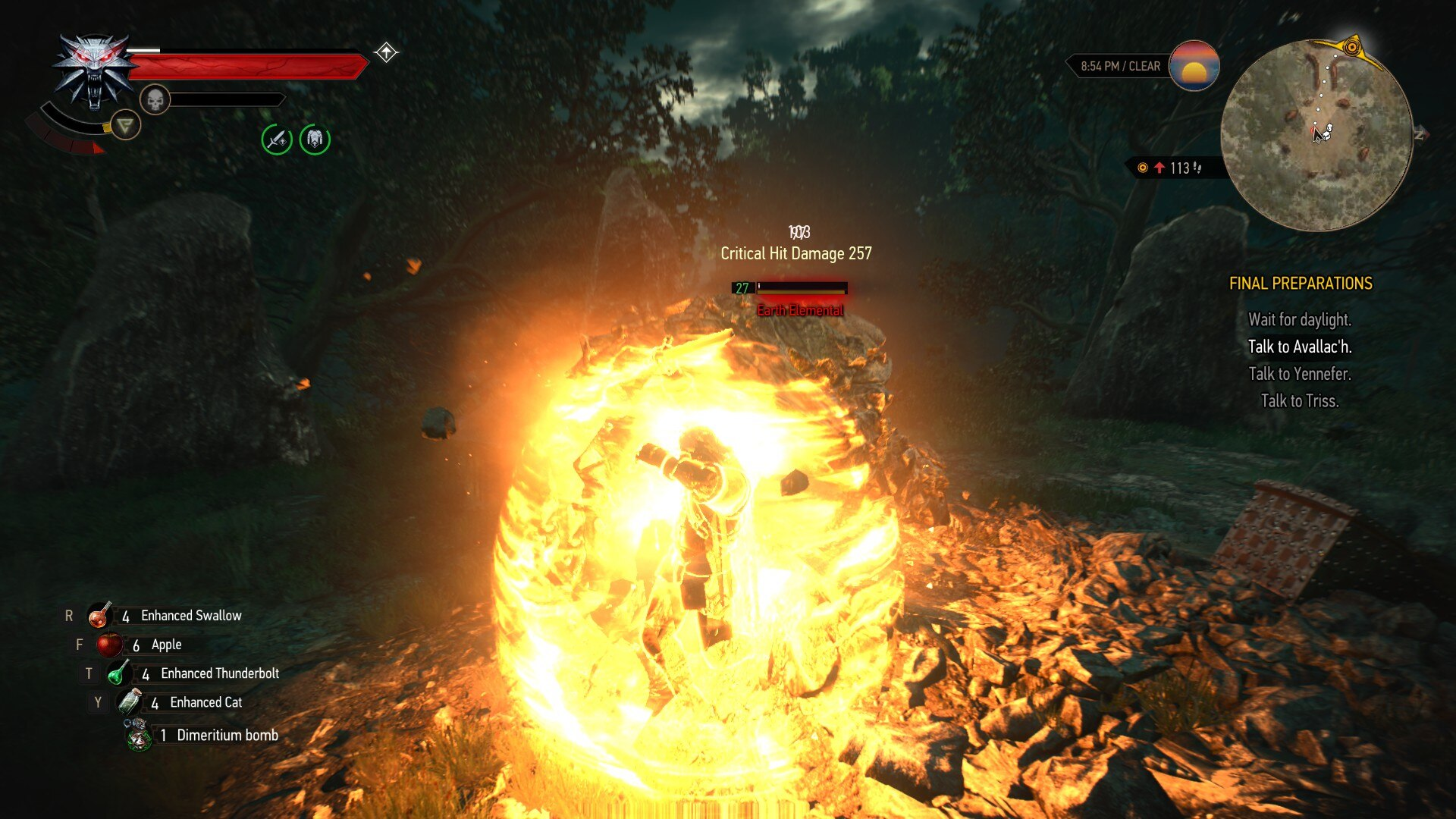Open the circular minimap
Screen dimensions: 1456x819
(x=1316, y=135)
